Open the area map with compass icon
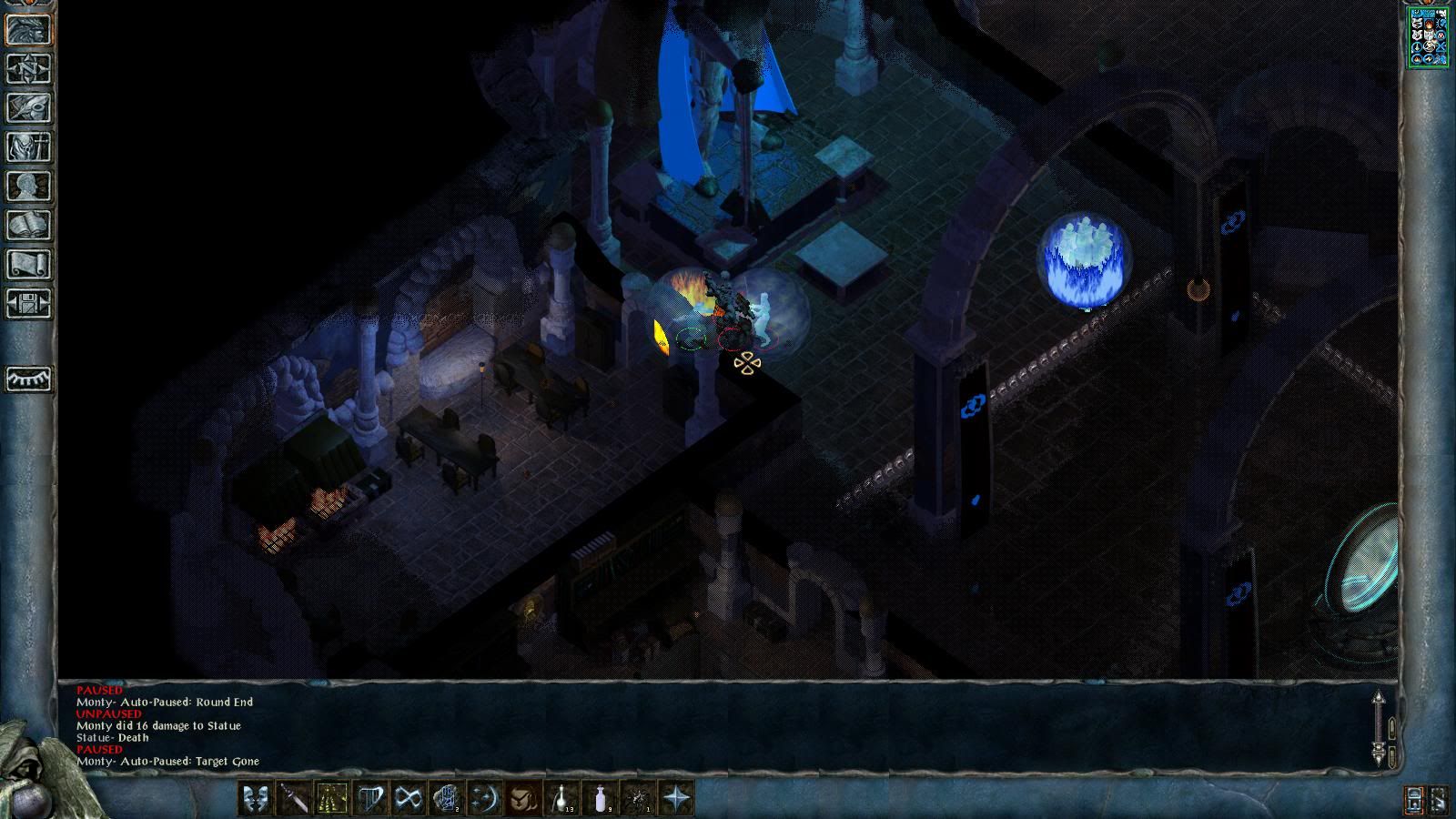This screenshot has width=1456, height=819. pos(29,68)
